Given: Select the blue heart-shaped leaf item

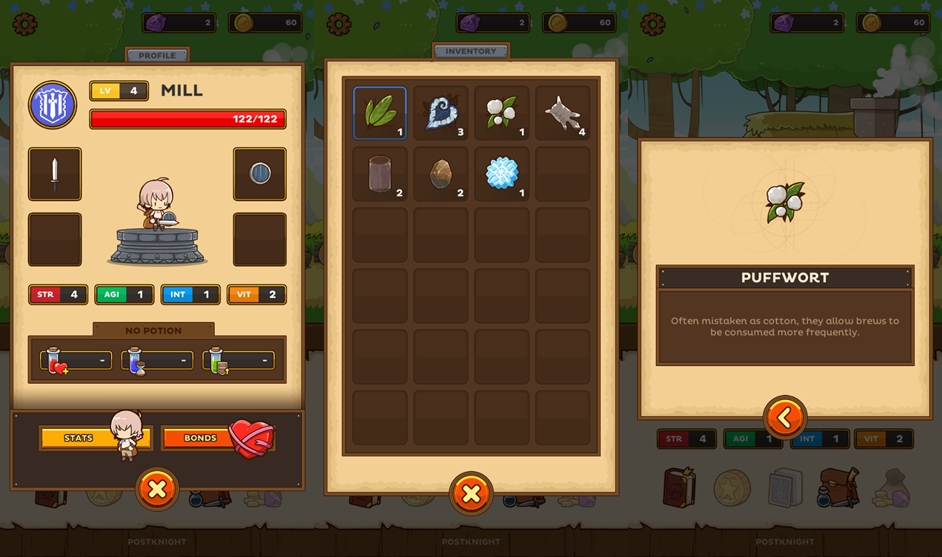Looking at the screenshot, I should pos(441,113).
